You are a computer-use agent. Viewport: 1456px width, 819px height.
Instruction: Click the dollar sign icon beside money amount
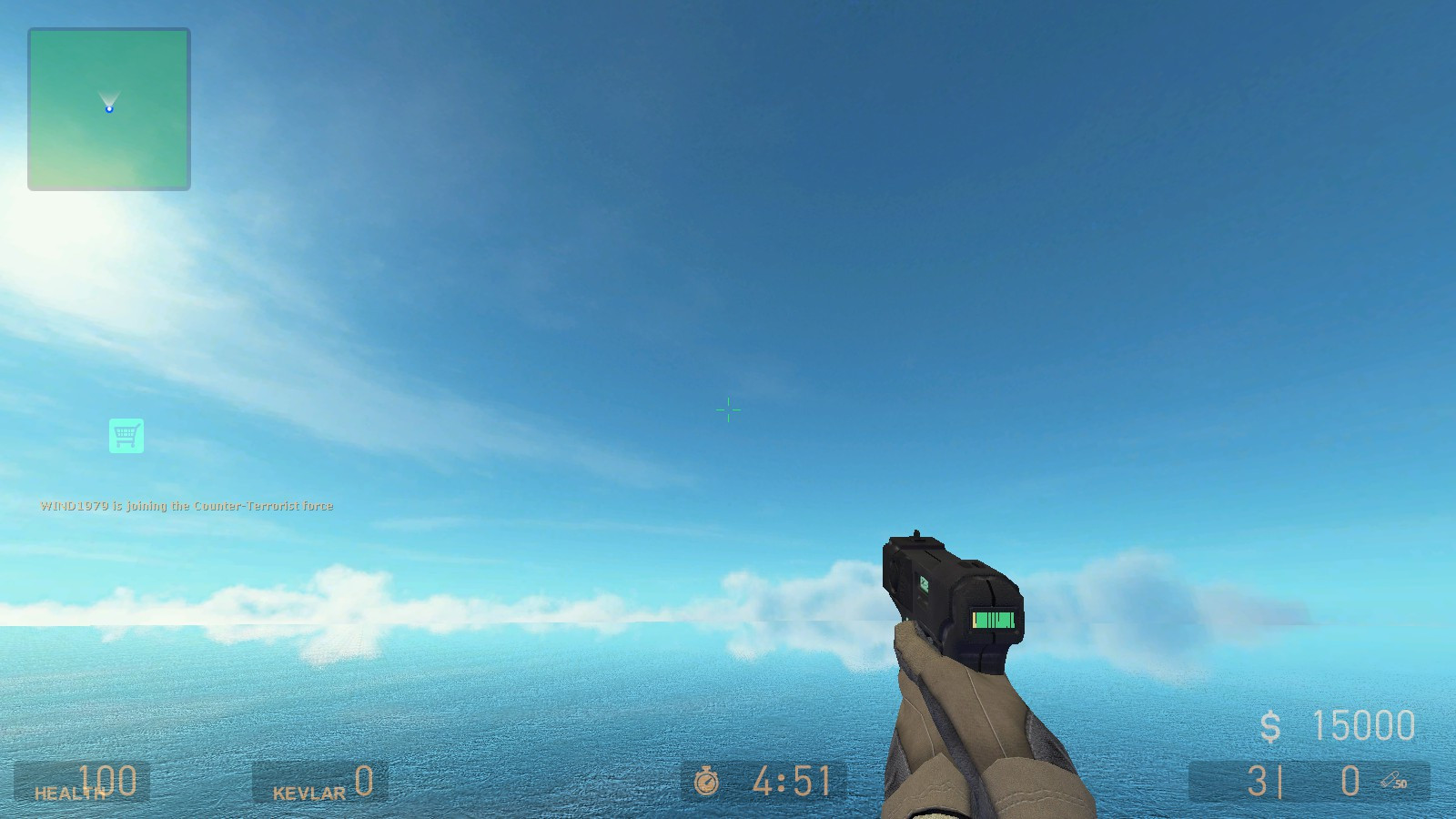point(1270,726)
